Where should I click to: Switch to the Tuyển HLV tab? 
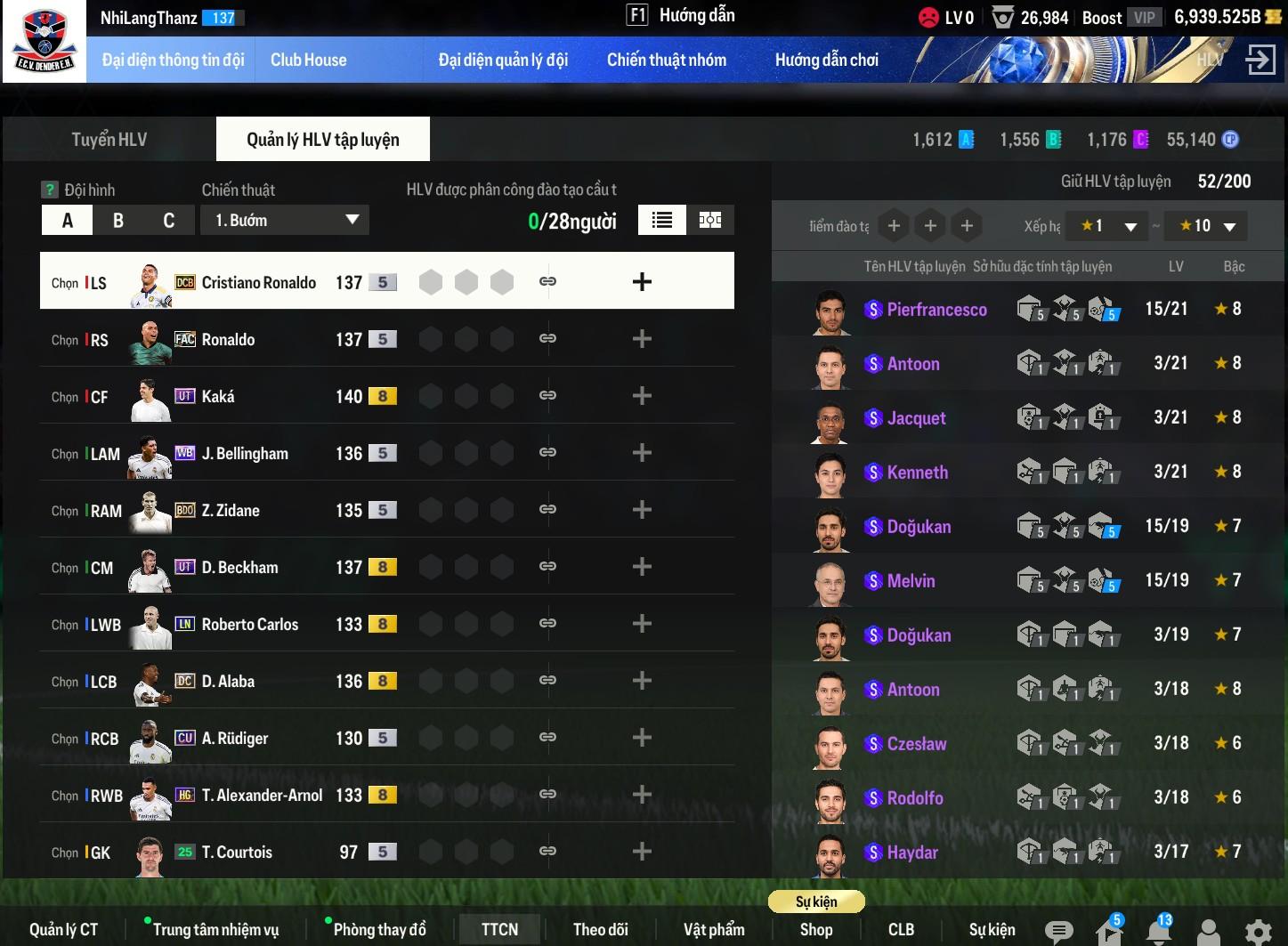[109, 140]
